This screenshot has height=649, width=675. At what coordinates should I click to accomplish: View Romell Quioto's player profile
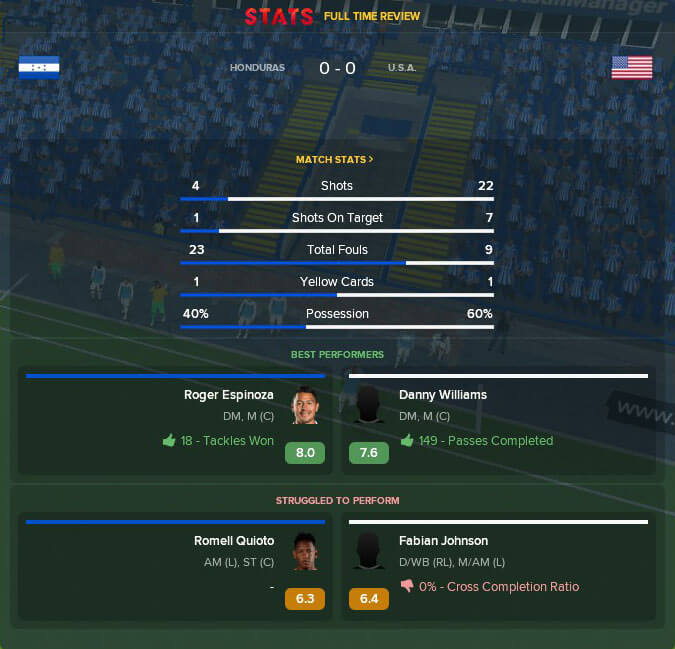(x=234, y=541)
